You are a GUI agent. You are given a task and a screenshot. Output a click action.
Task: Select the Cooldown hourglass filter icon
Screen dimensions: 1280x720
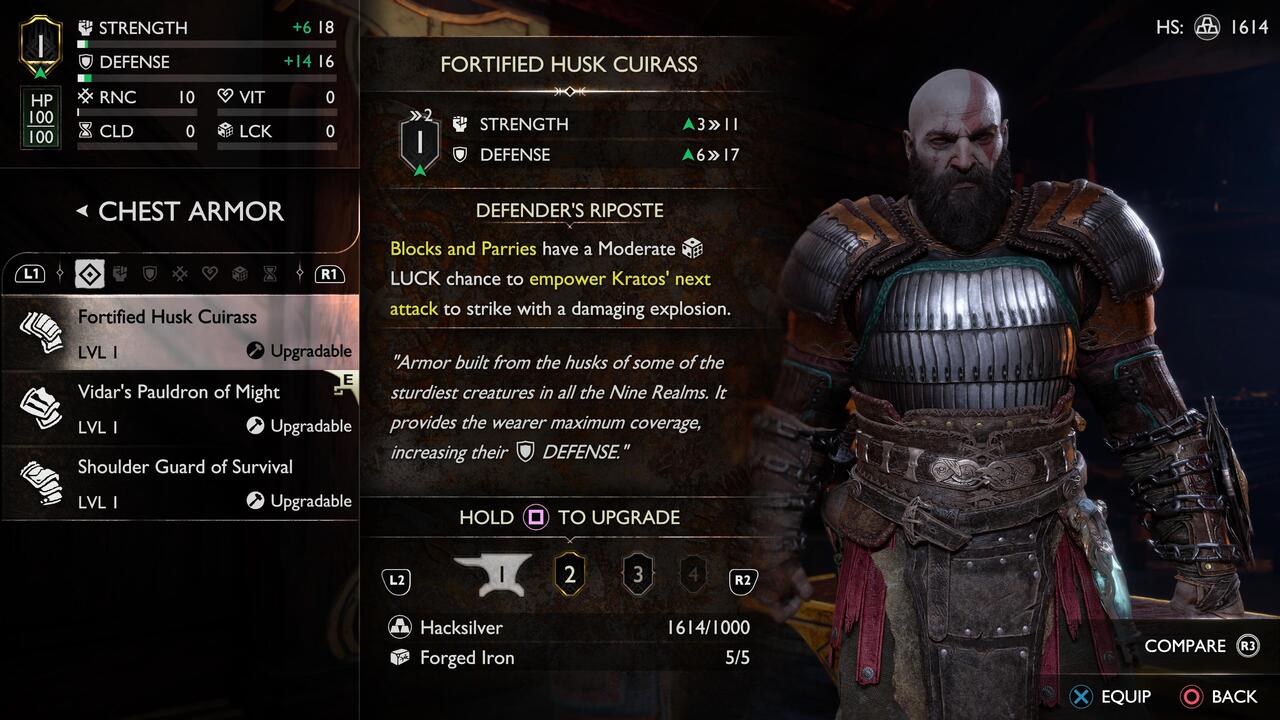click(x=268, y=273)
